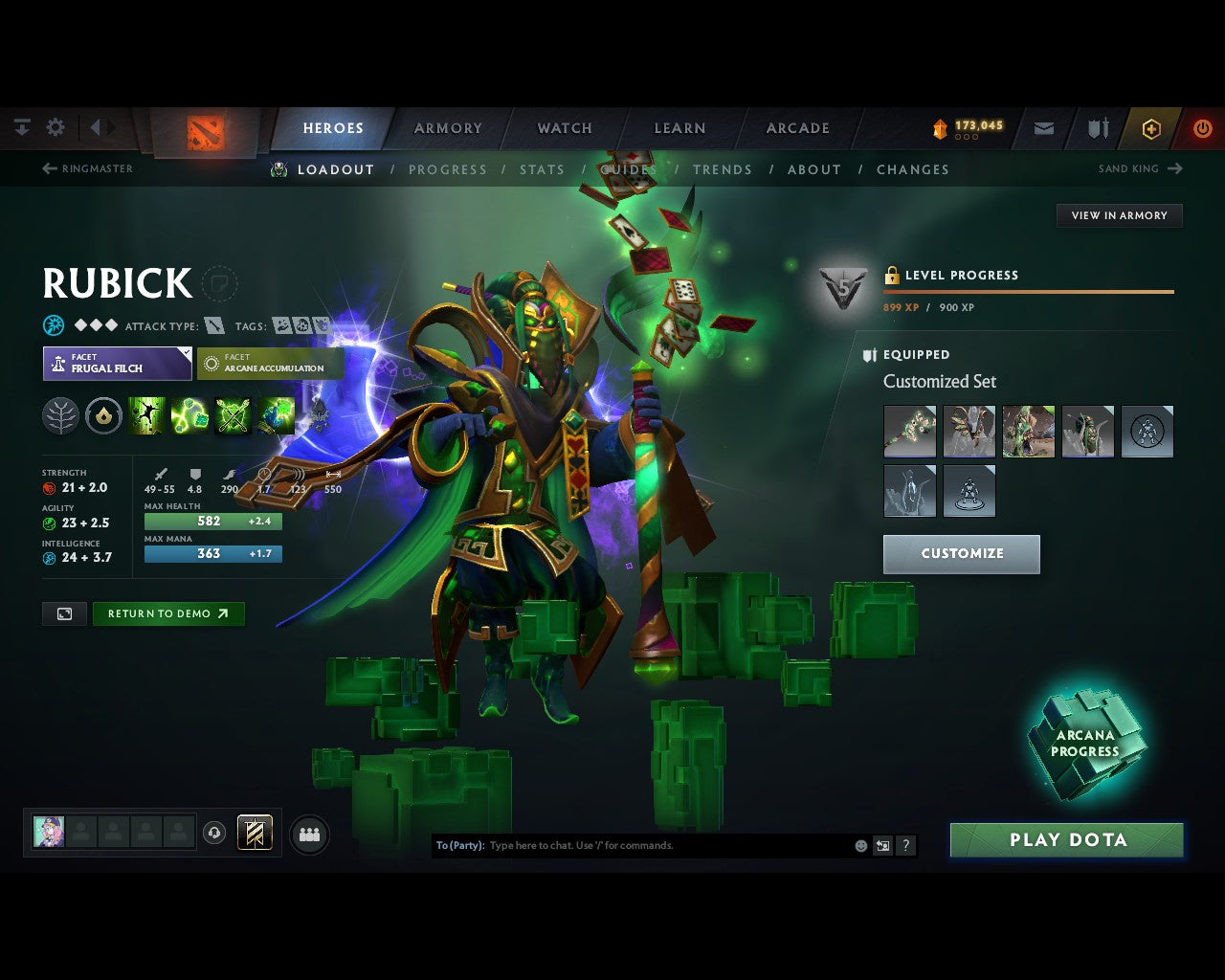The width and height of the screenshot is (1225, 980).
Task: Expand the hero alias circle beside RUBICK
Action: (220, 285)
